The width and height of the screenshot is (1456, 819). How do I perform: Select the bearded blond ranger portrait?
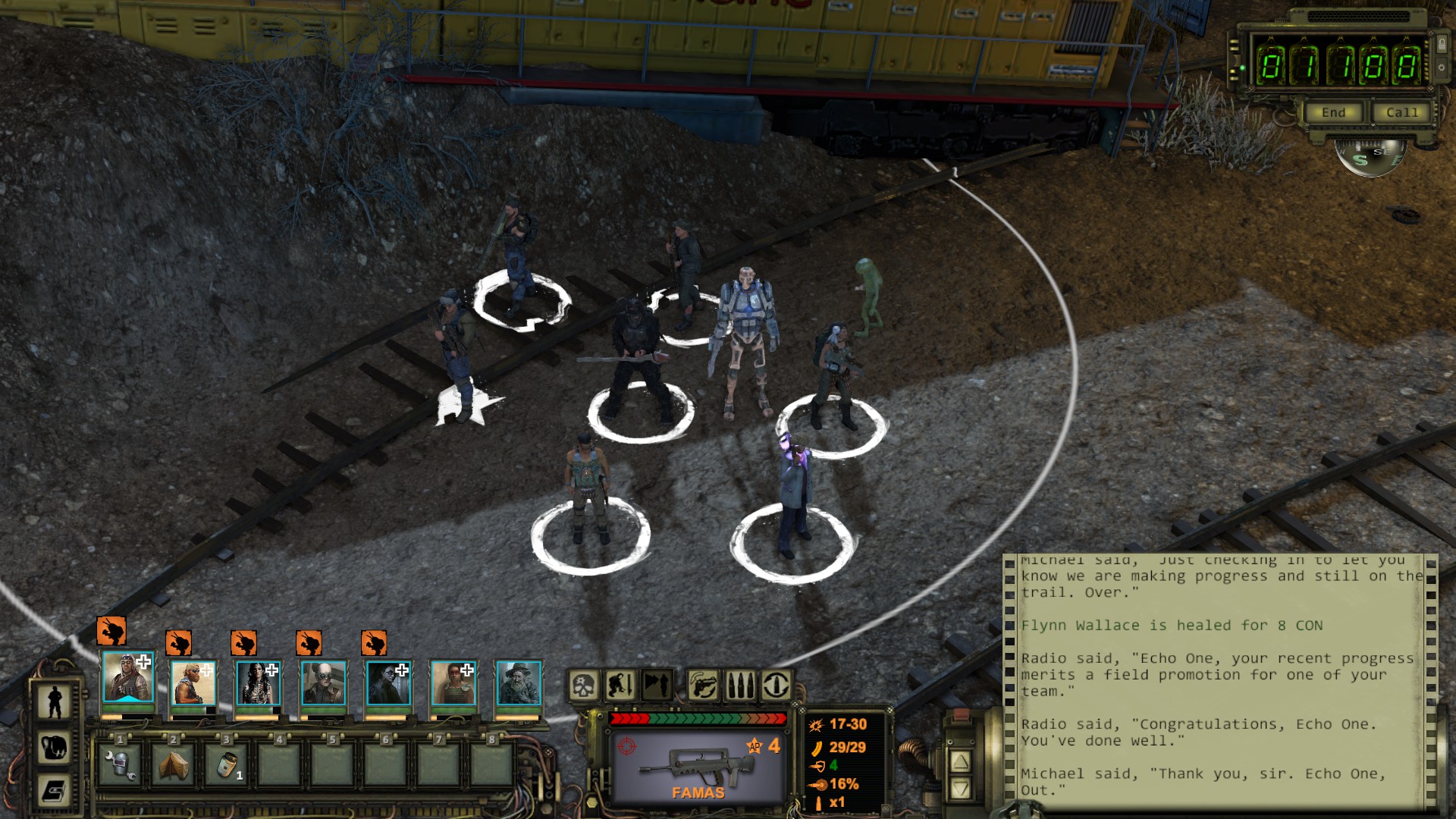pyautogui.click(x=193, y=682)
